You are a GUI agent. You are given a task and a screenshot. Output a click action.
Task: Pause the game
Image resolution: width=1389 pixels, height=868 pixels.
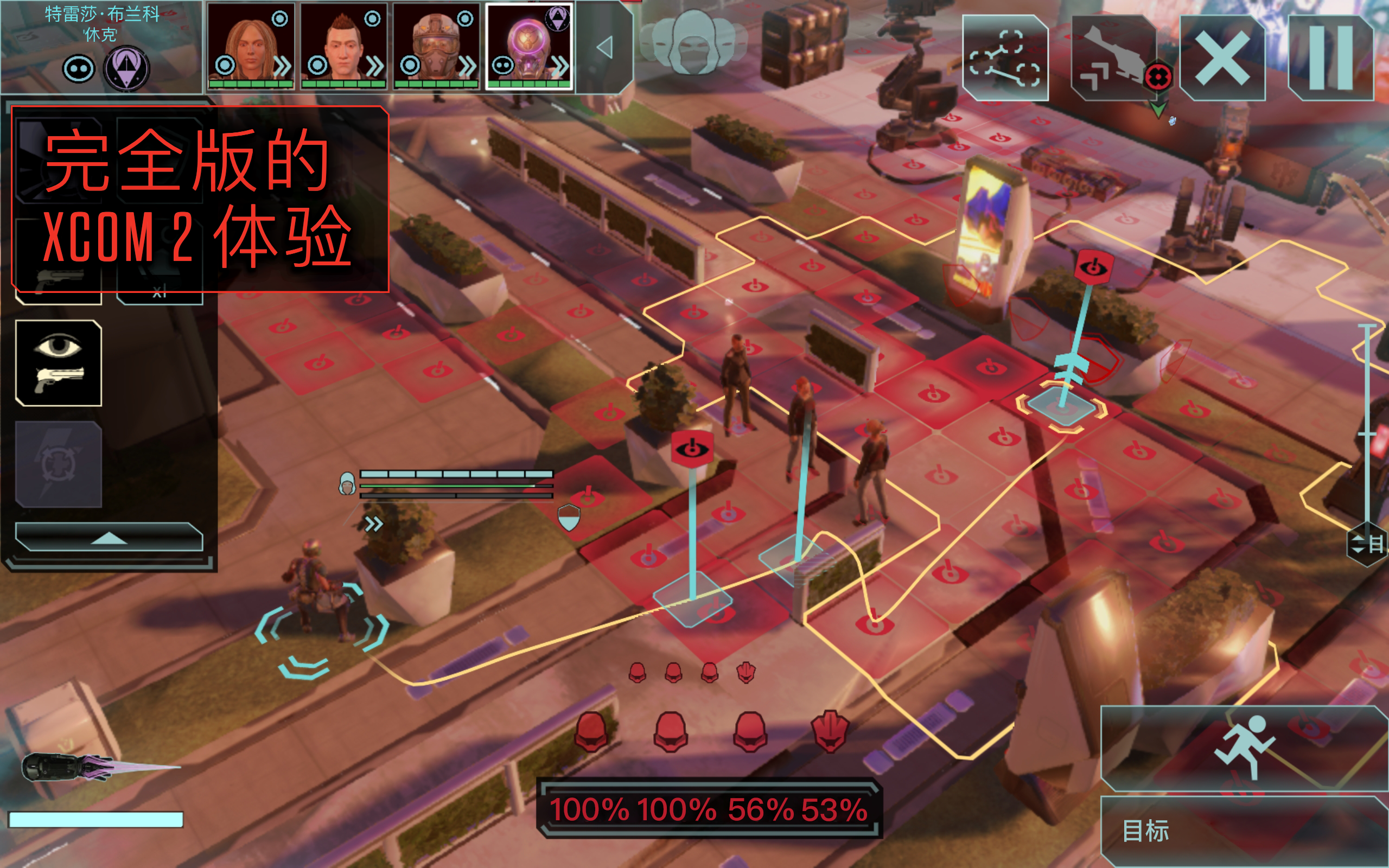(x=1331, y=58)
